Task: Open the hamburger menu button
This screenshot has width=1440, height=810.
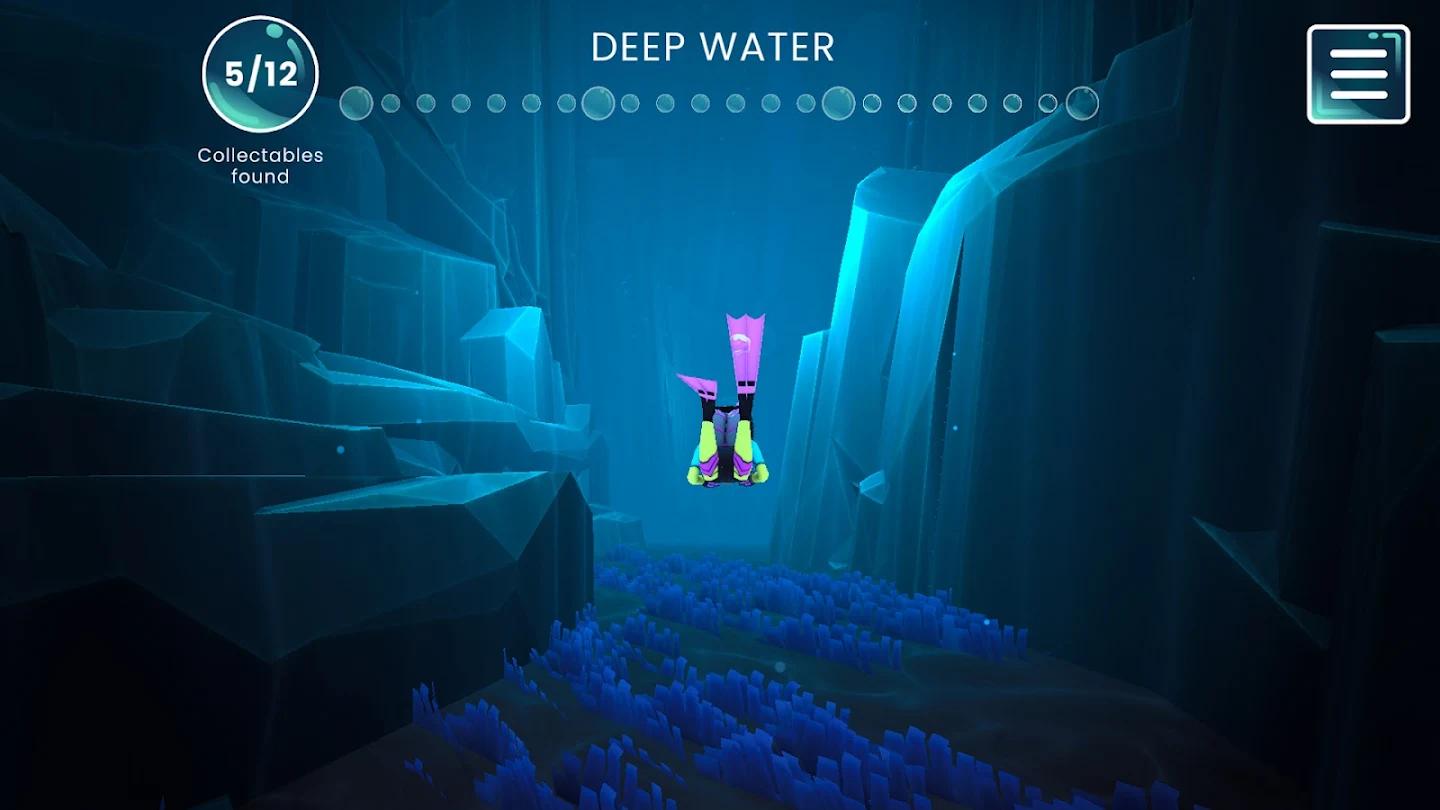Action: (x=1358, y=74)
